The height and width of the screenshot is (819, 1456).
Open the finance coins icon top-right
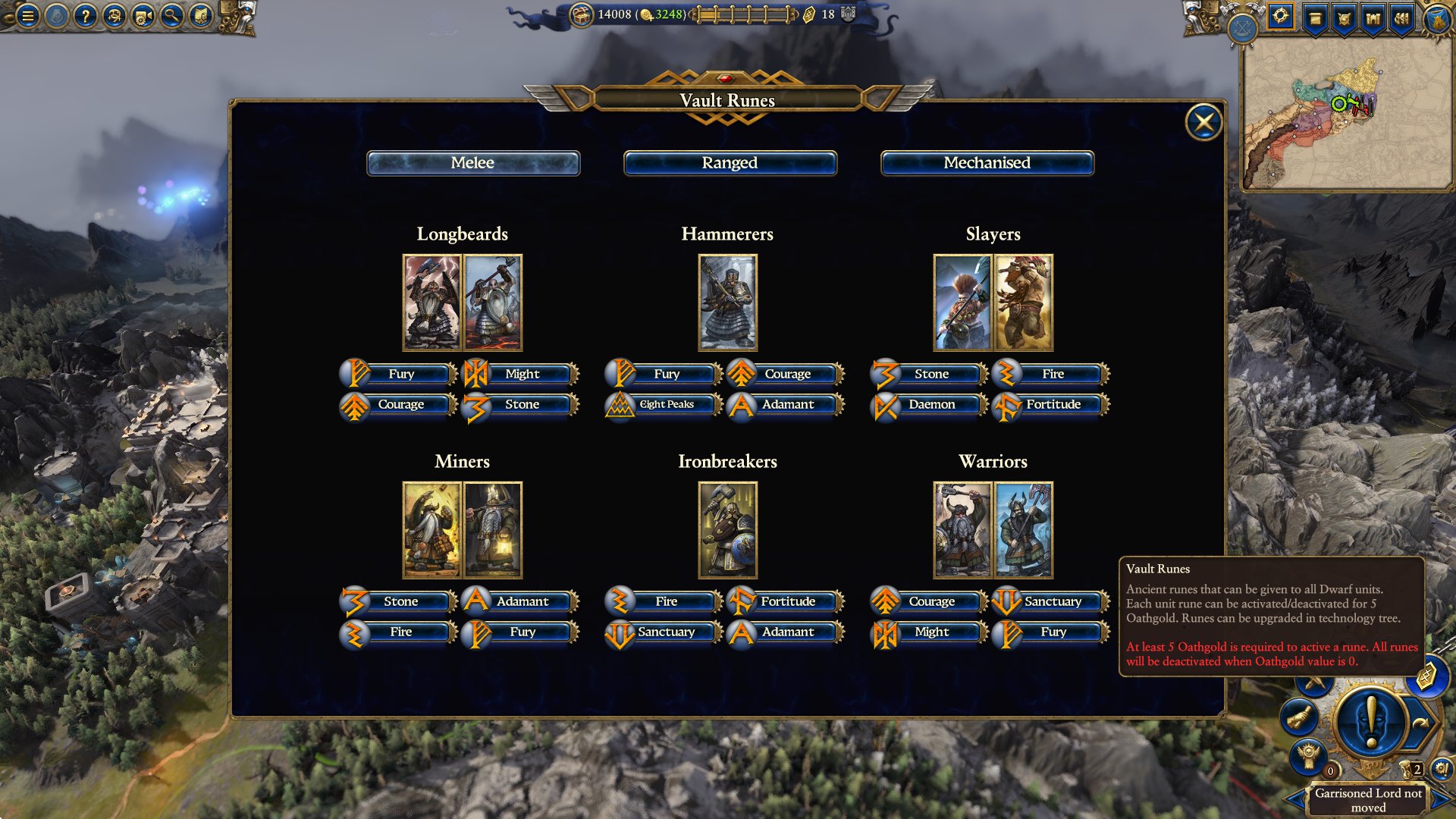pos(1401,17)
